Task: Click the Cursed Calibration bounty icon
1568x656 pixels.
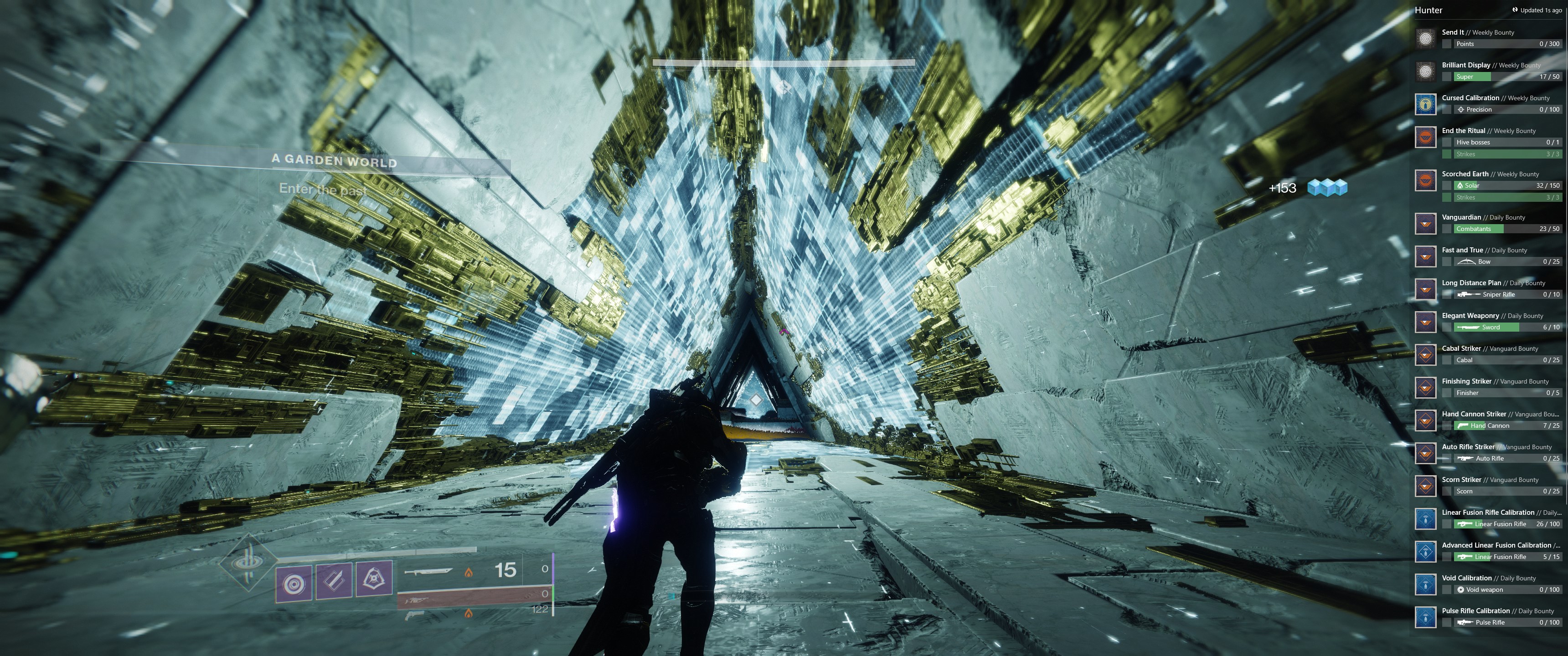Action: (1426, 104)
